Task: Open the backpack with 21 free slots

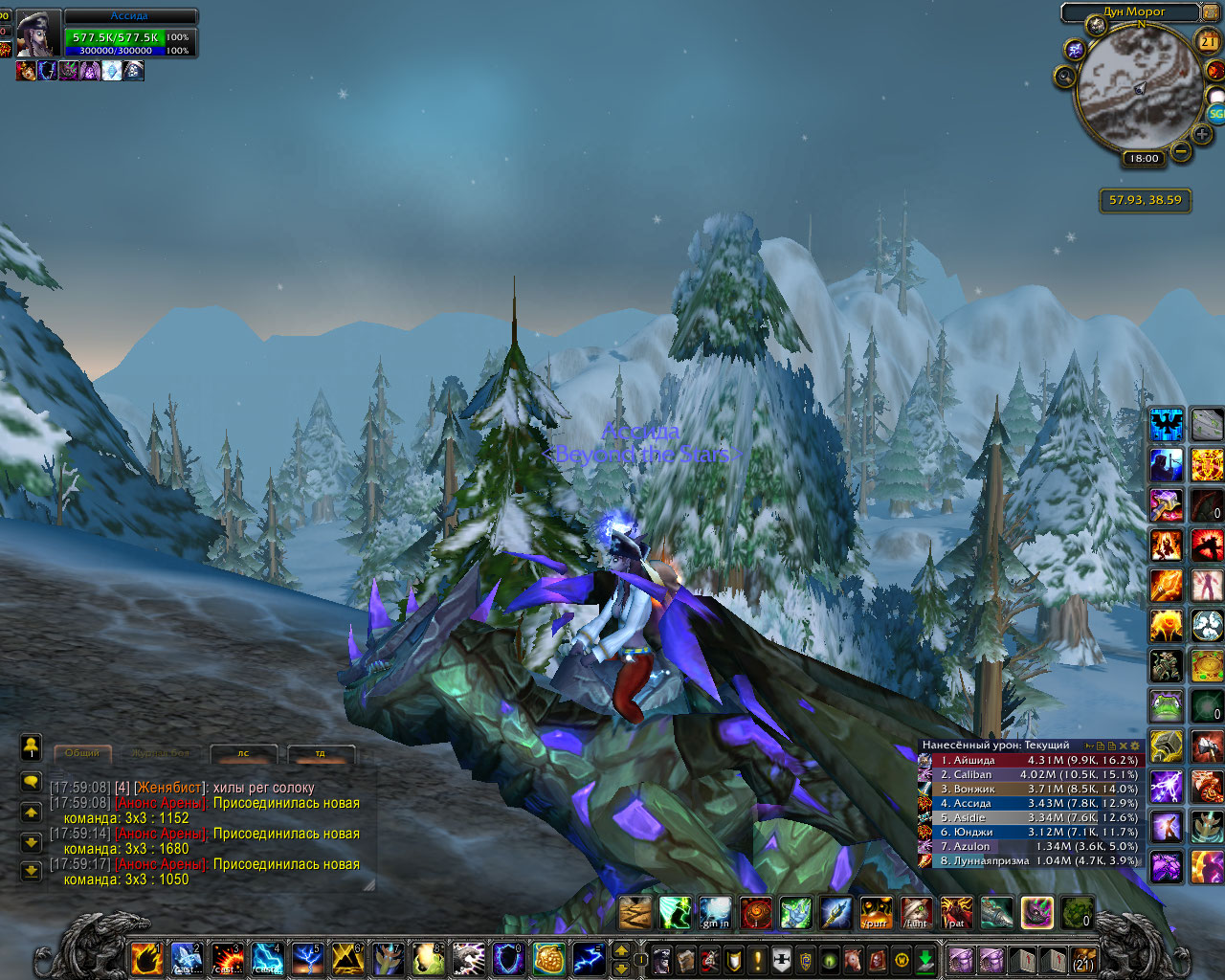Action: coord(1083,960)
